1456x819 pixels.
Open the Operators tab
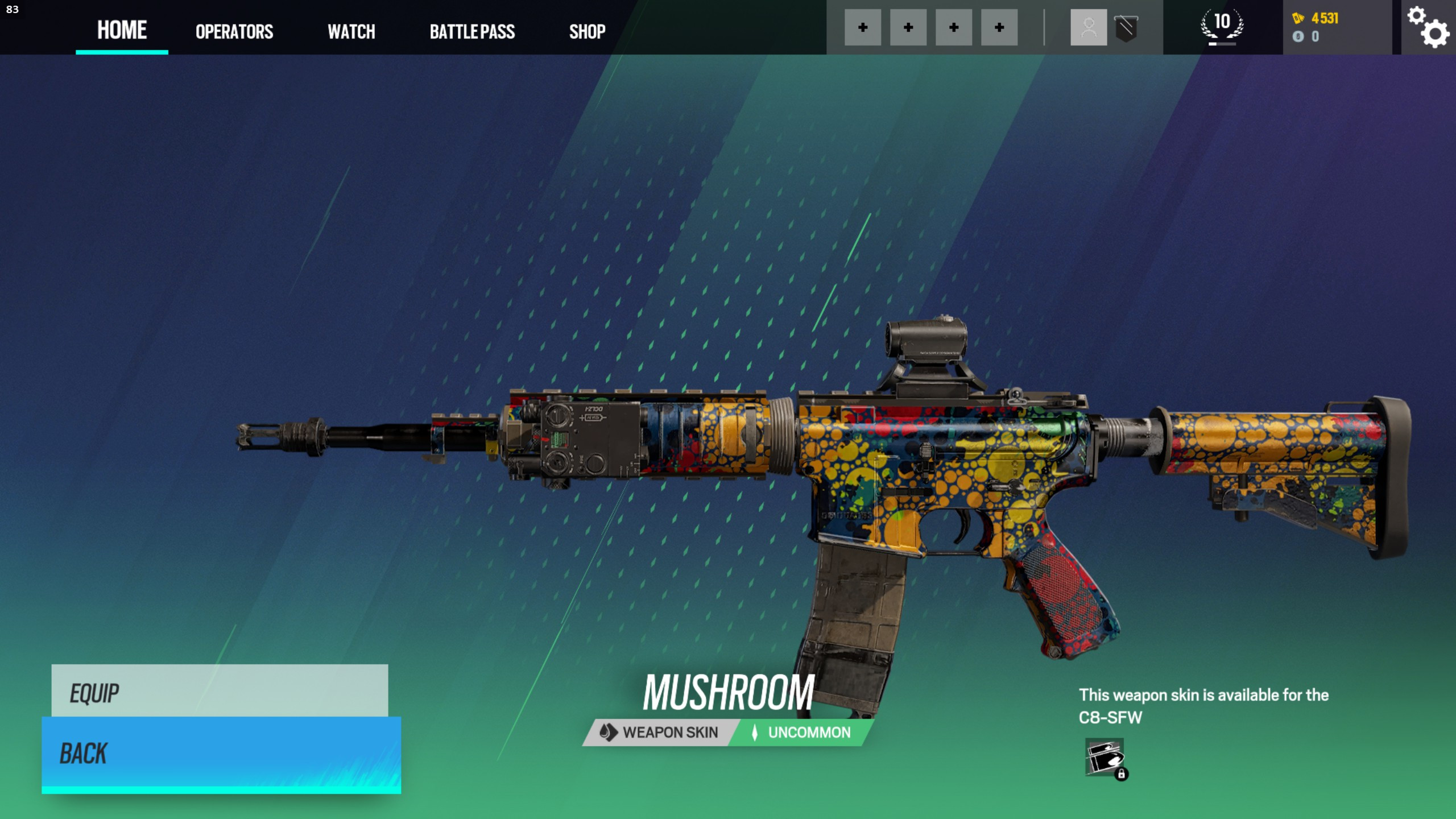(234, 31)
